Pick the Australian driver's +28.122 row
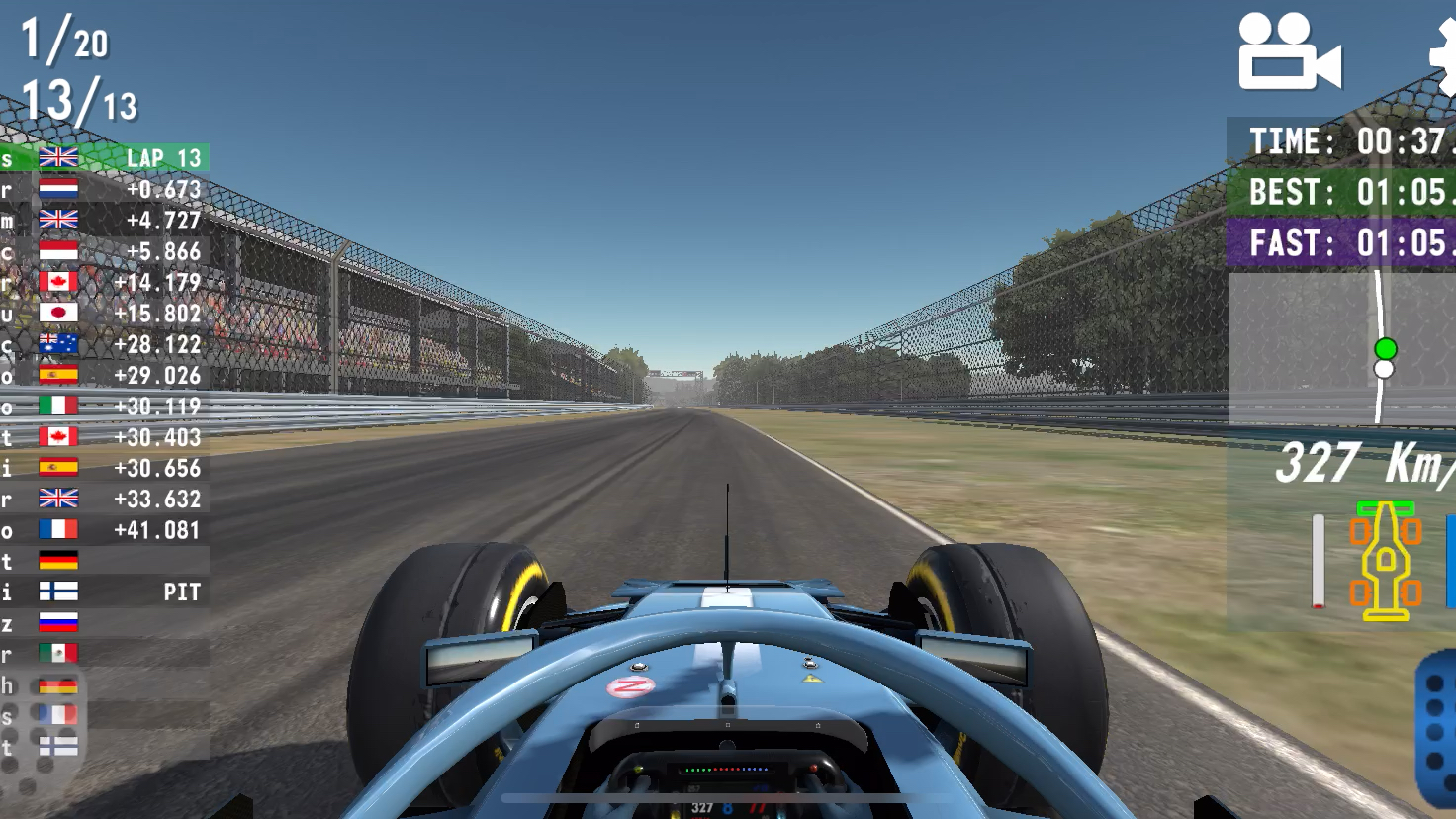The width and height of the screenshot is (1456, 819). (105, 344)
